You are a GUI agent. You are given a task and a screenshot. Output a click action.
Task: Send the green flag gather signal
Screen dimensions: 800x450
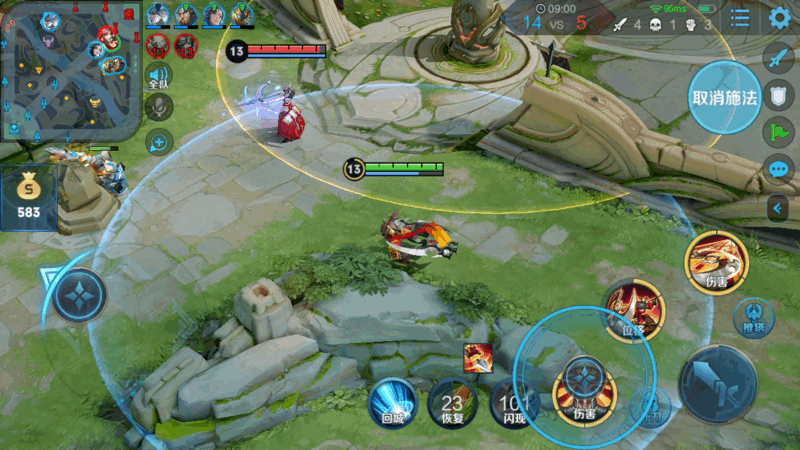pyautogui.click(x=779, y=131)
